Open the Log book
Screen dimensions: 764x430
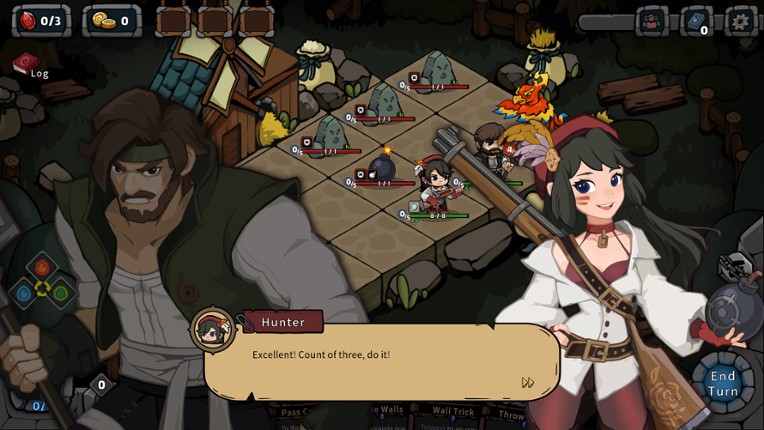pyautogui.click(x=28, y=66)
